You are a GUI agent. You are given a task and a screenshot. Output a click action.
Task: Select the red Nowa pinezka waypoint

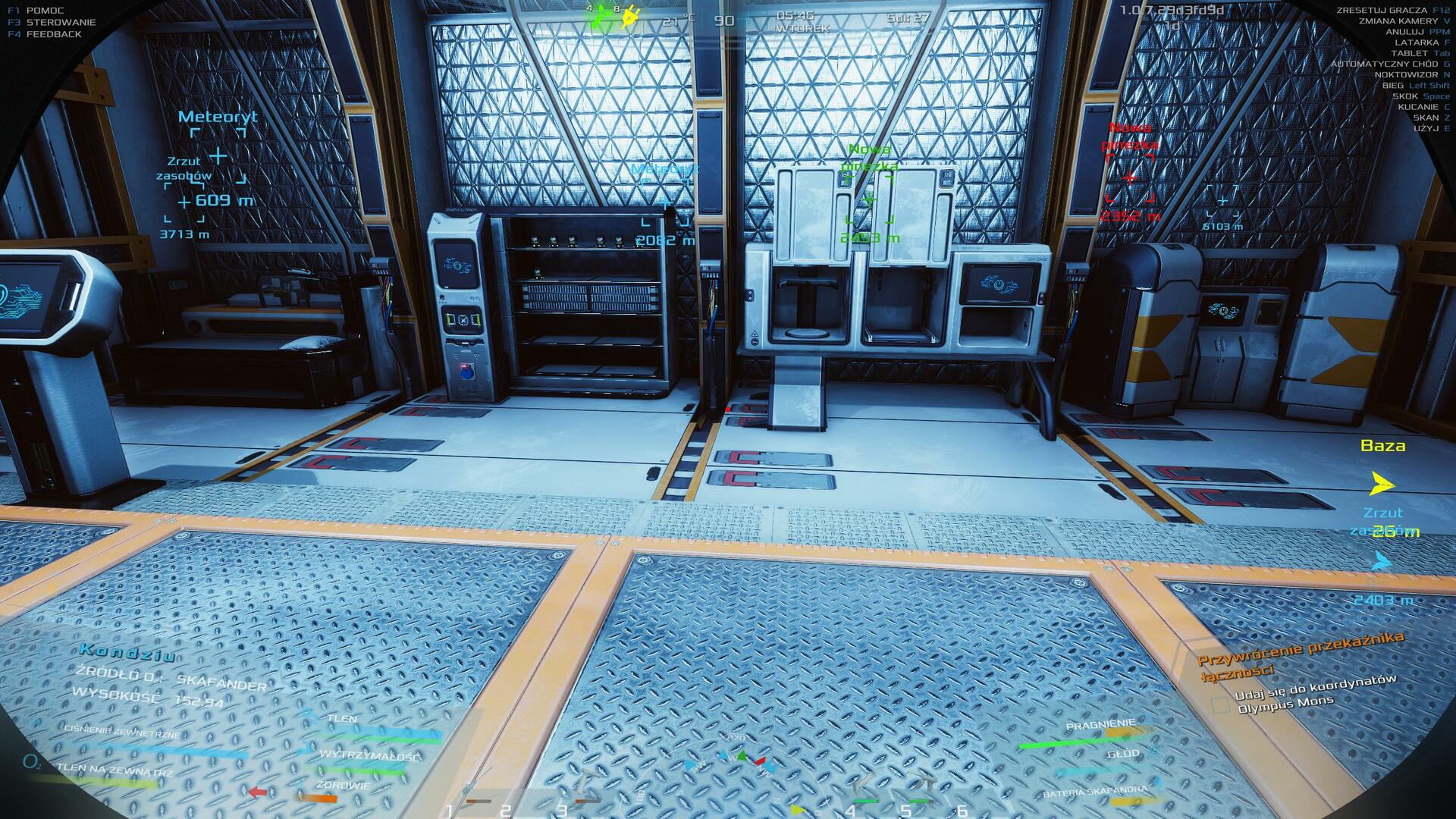pos(1130,178)
